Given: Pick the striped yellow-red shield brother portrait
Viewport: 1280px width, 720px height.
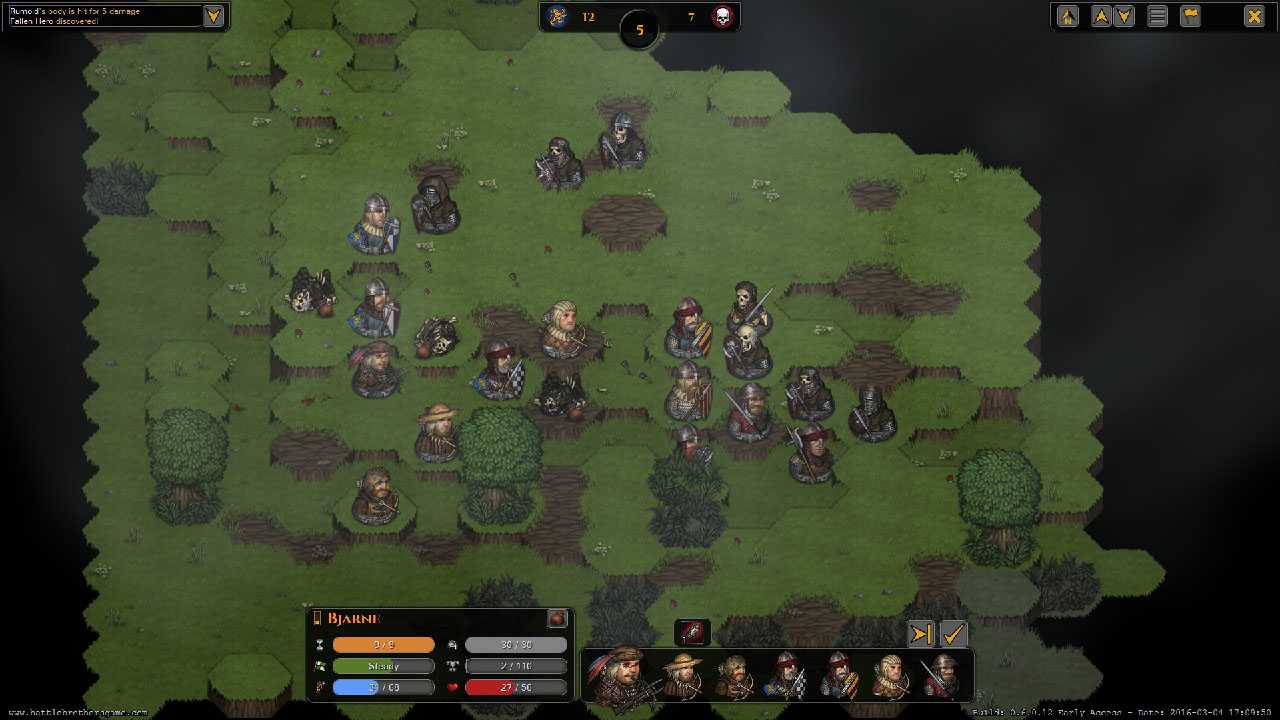Looking at the screenshot, I should [x=838, y=676].
